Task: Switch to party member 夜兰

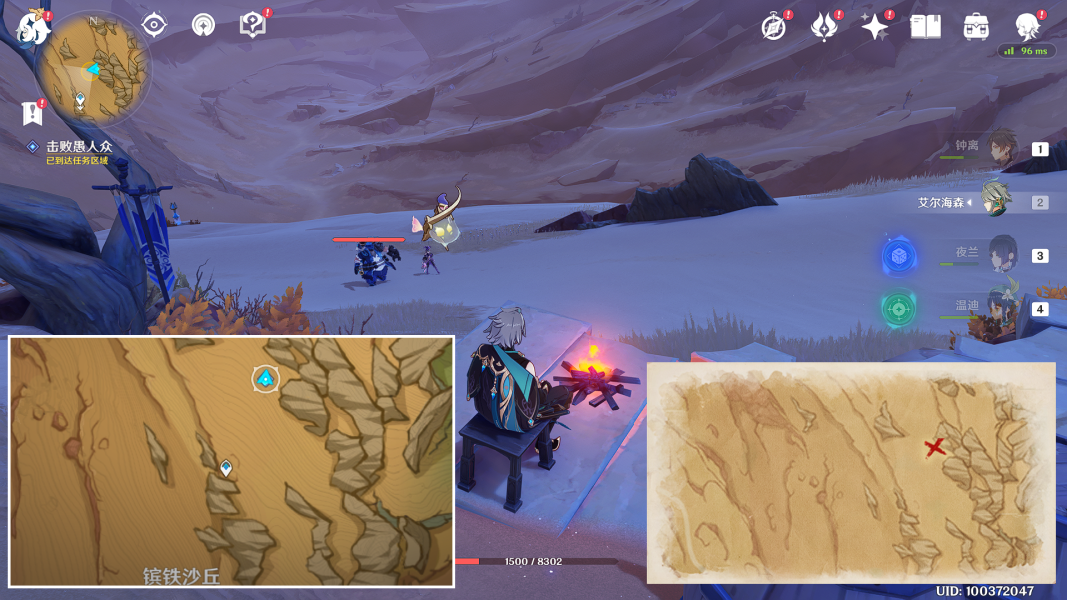Action: click(x=1002, y=254)
